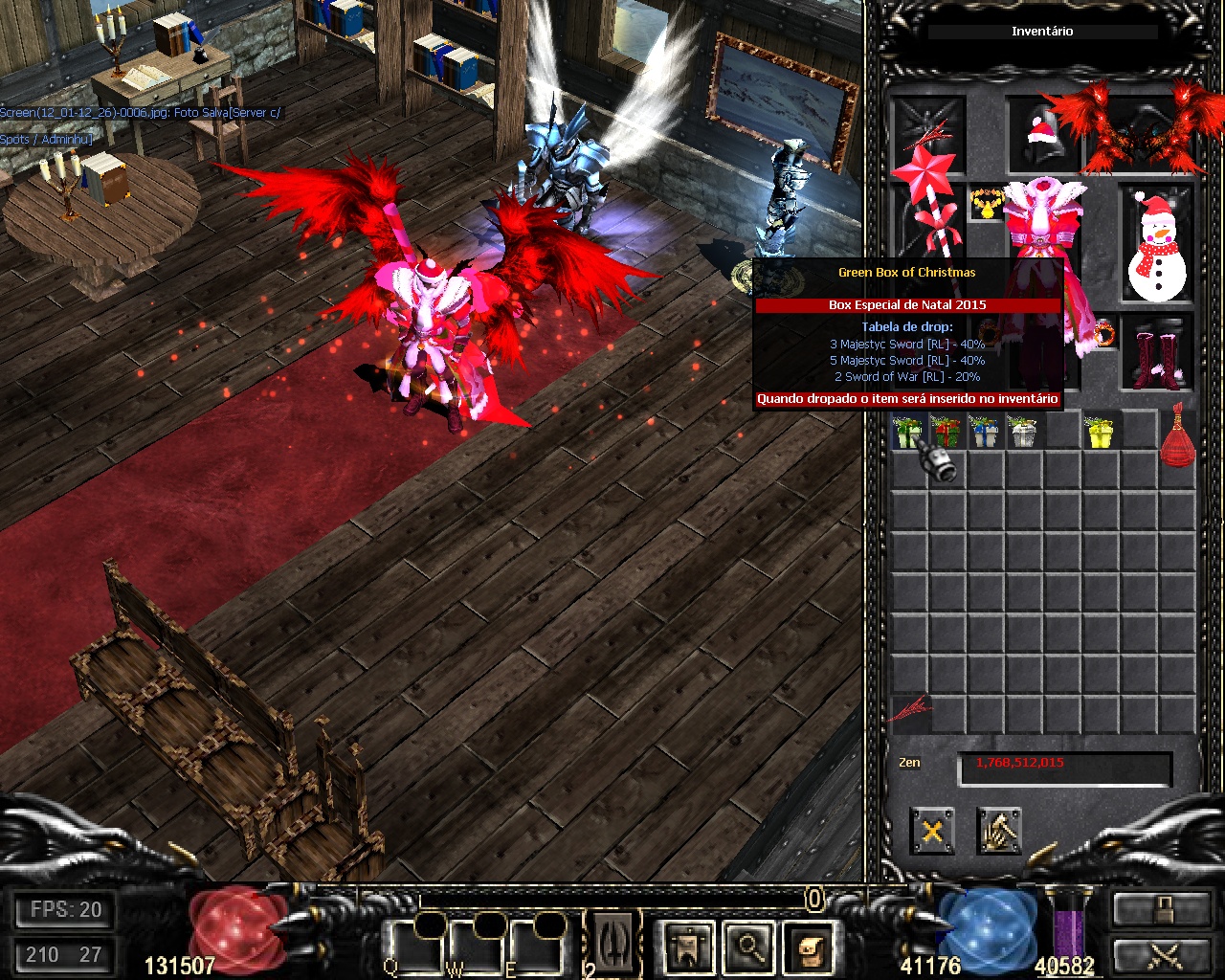Click the padlock button
1225x980 pixels.
(1161, 911)
